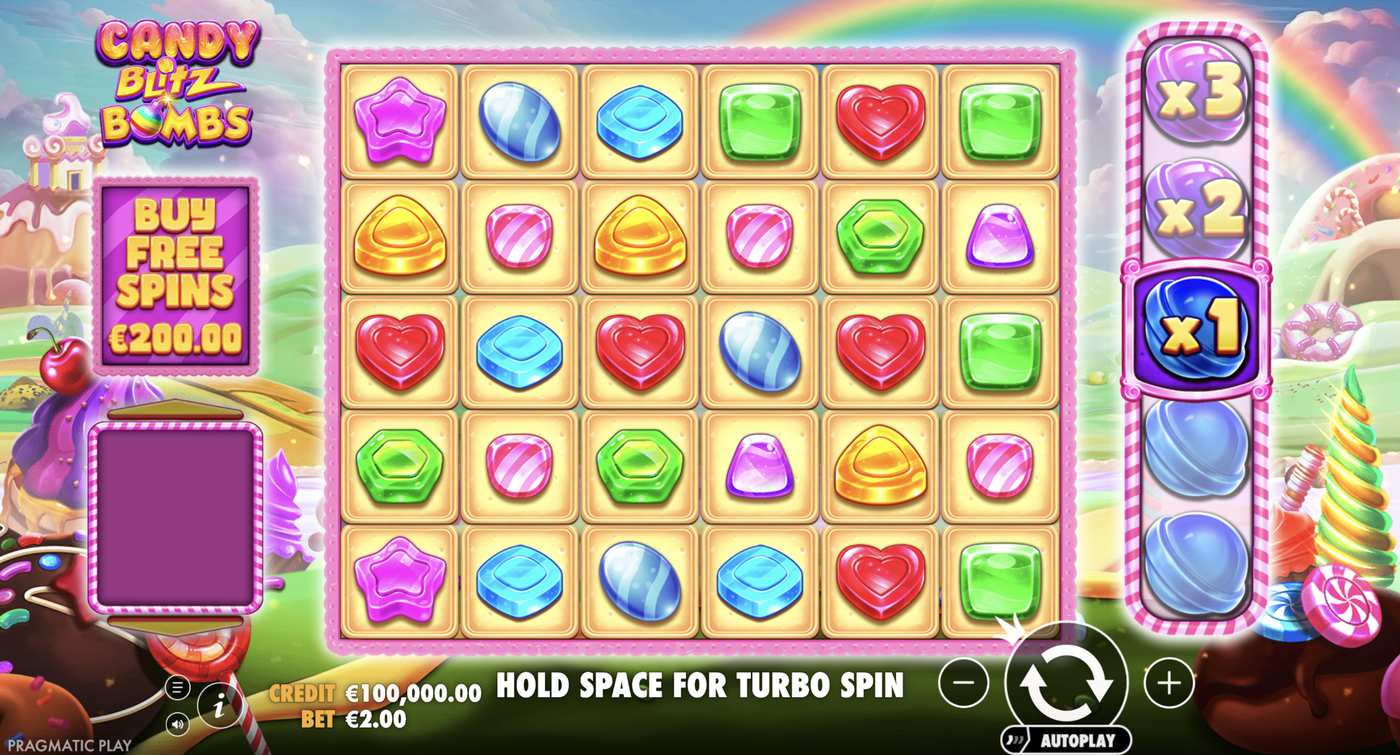Open the paytable information screen
The image size is (1400, 755).
click(x=220, y=705)
